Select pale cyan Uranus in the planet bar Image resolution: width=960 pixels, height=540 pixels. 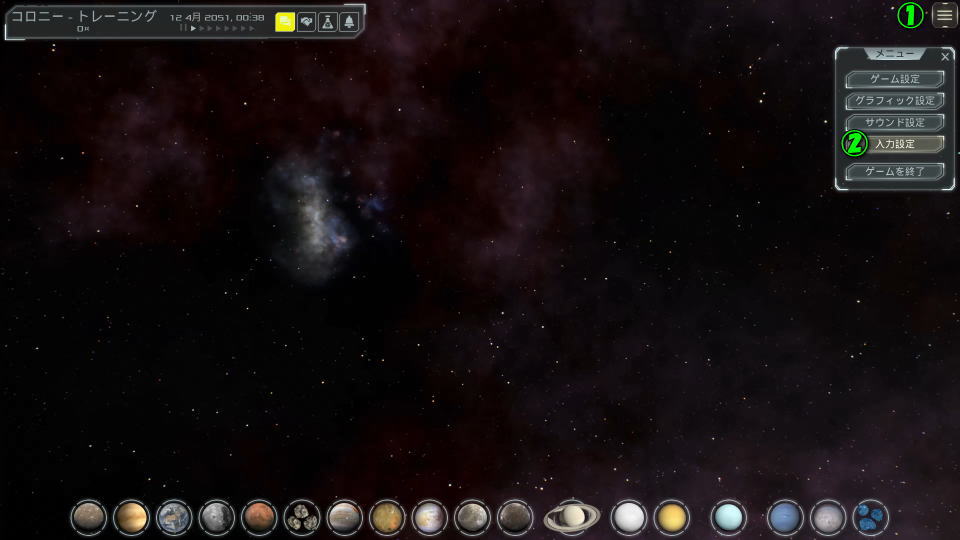729,517
